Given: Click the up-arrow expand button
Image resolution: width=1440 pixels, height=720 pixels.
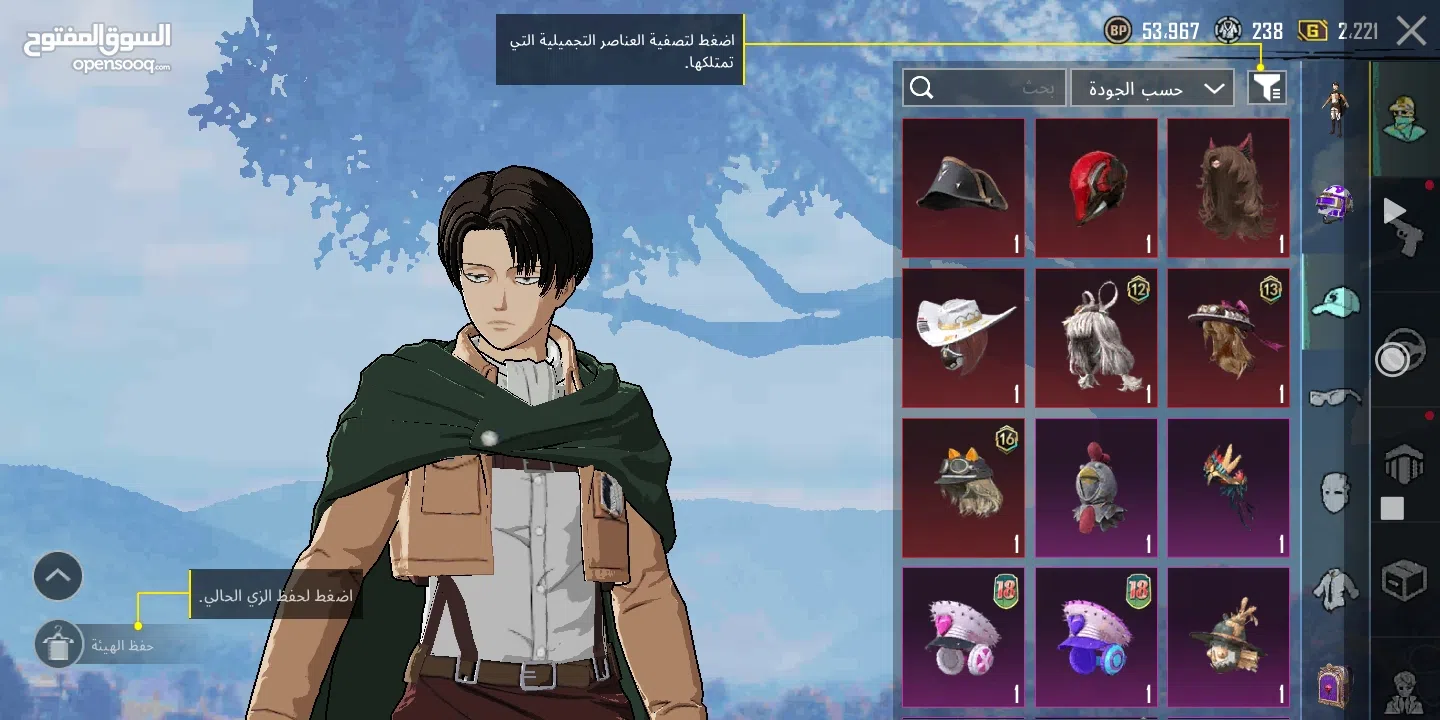Looking at the screenshot, I should click(58, 576).
